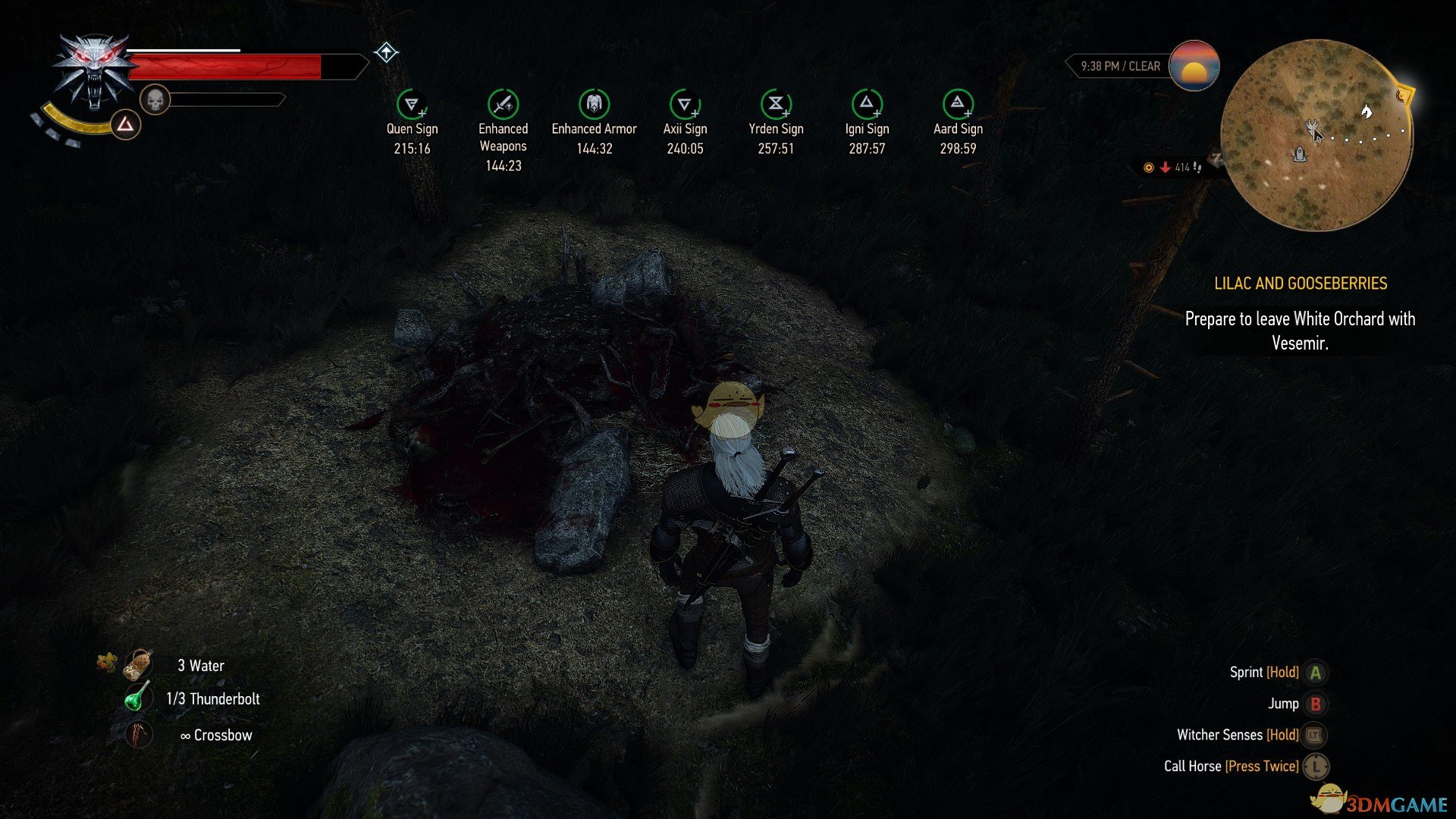Choose the Crossbow quick slot
The width and height of the screenshot is (1456, 819).
(x=139, y=735)
